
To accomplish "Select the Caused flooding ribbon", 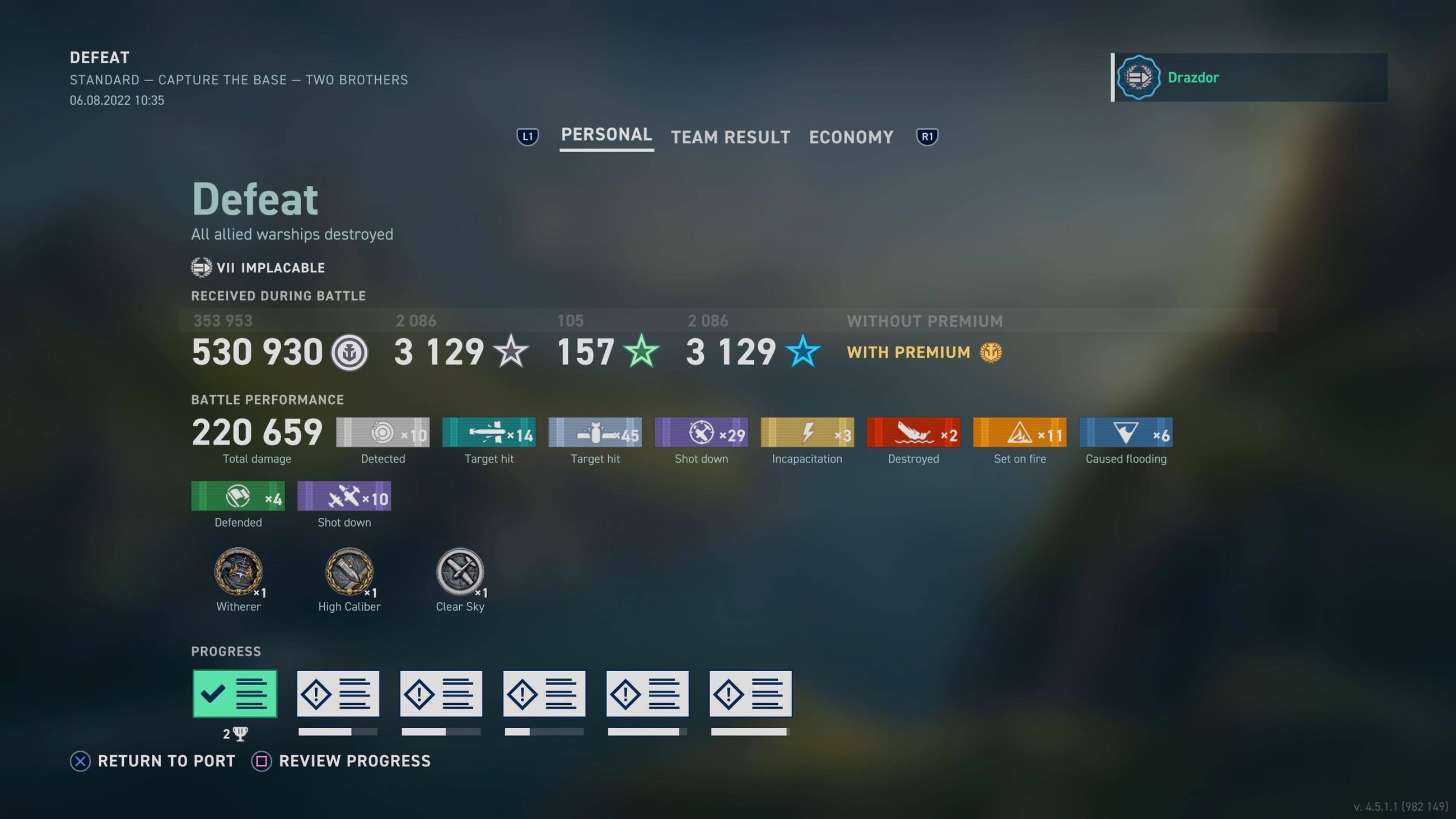I will click(x=1126, y=432).
